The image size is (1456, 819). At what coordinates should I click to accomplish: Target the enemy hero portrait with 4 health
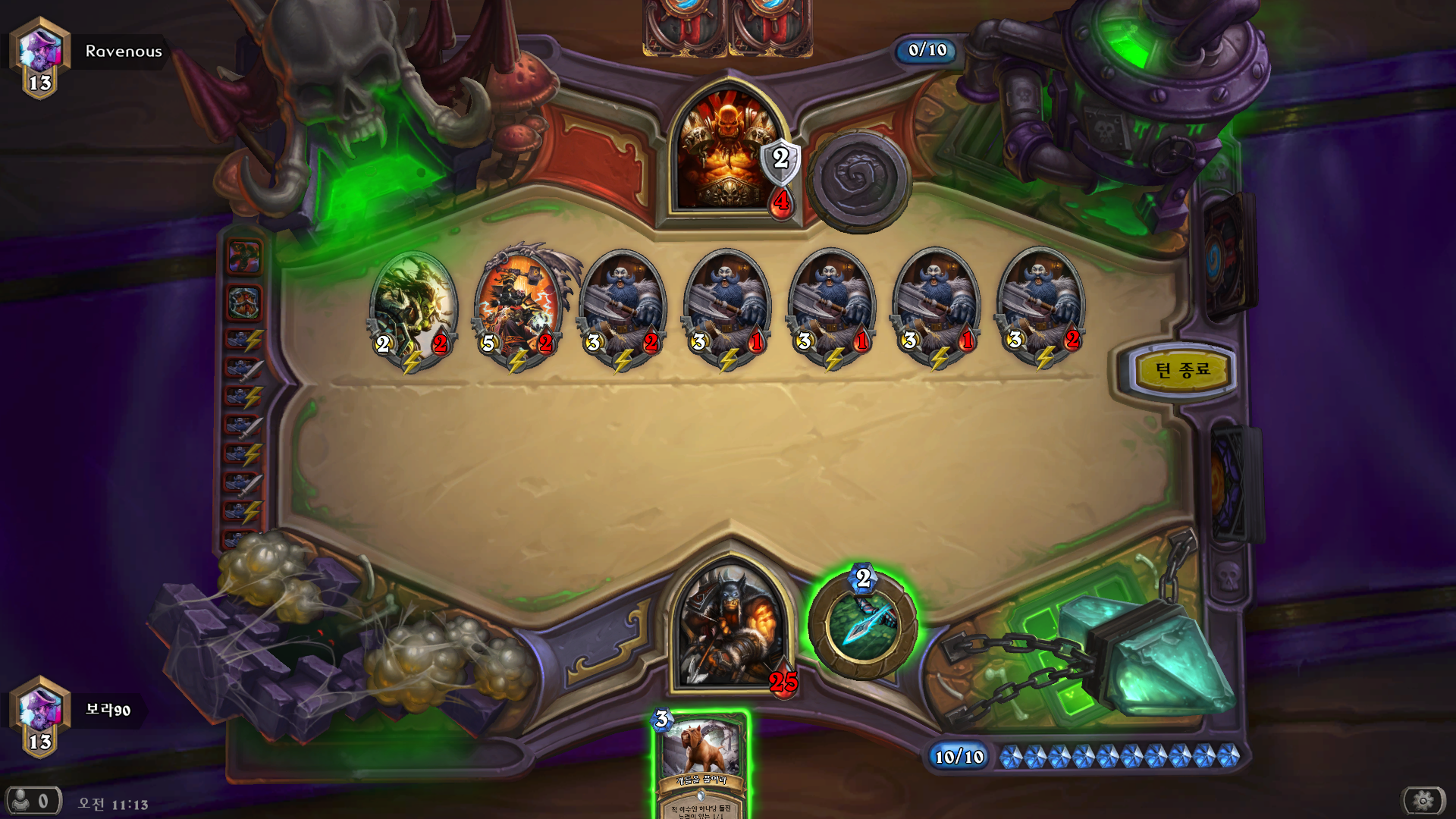tap(726, 152)
